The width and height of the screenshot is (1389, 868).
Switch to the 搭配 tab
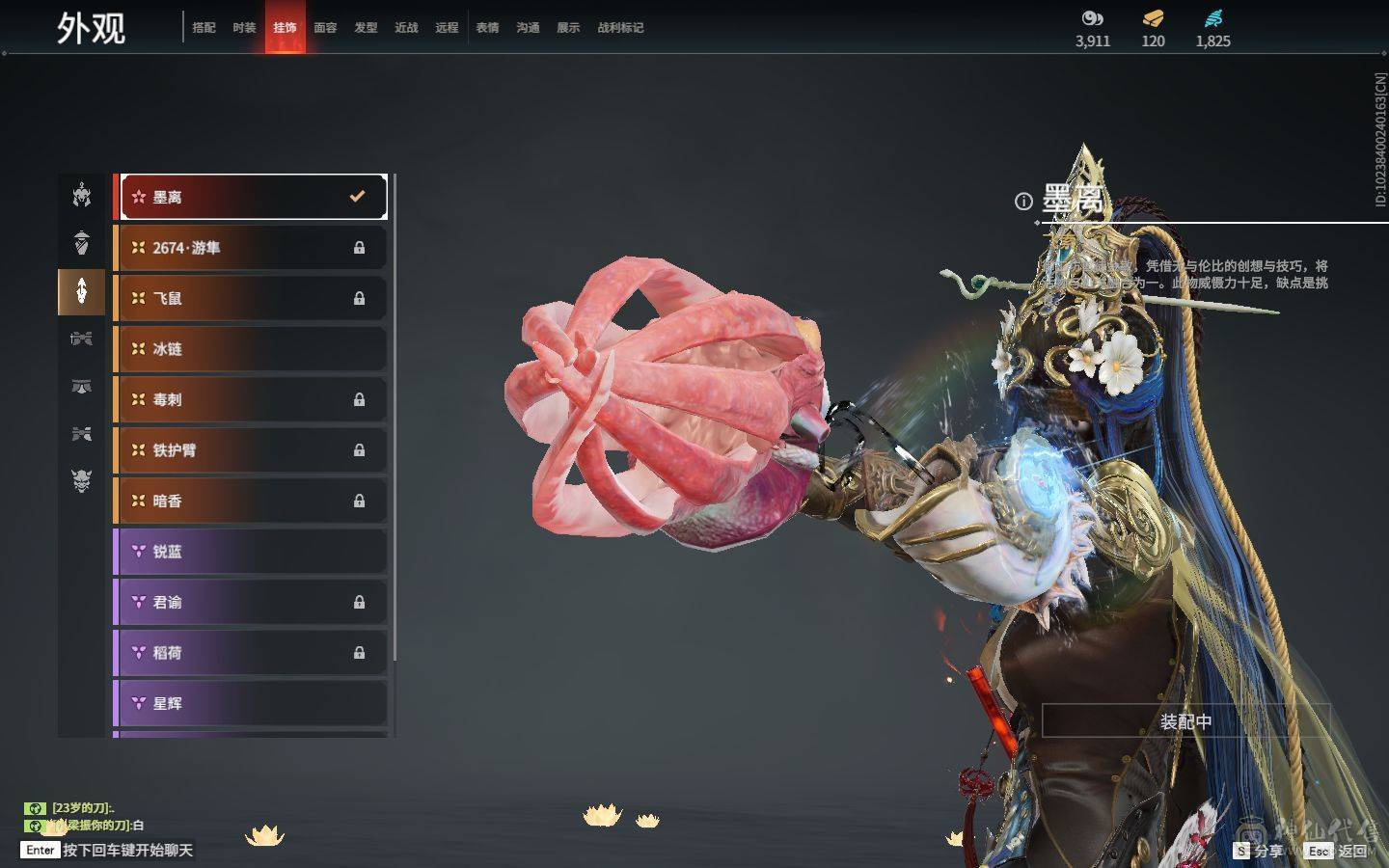point(204,28)
